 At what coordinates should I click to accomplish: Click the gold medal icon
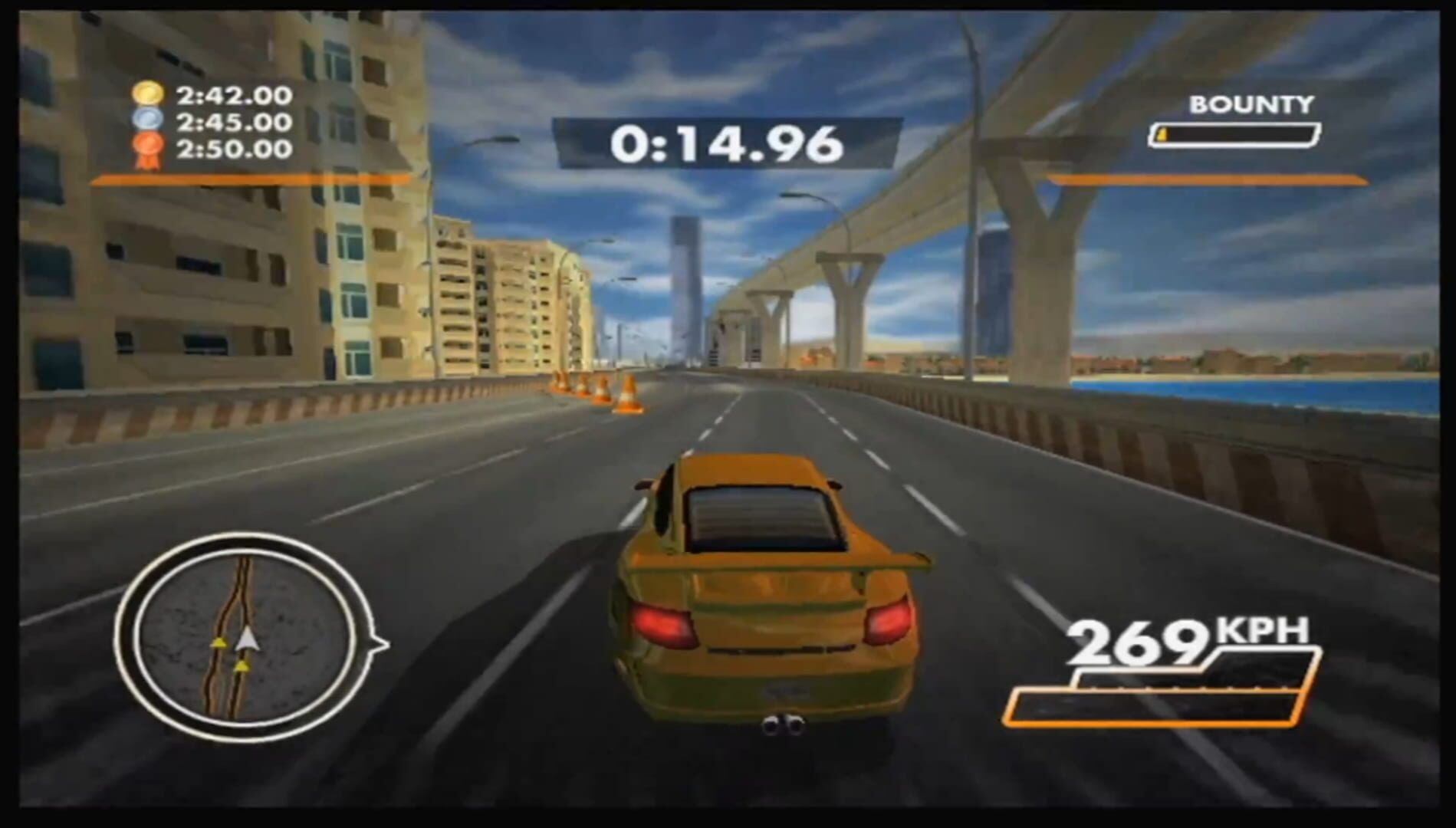(x=149, y=94)
